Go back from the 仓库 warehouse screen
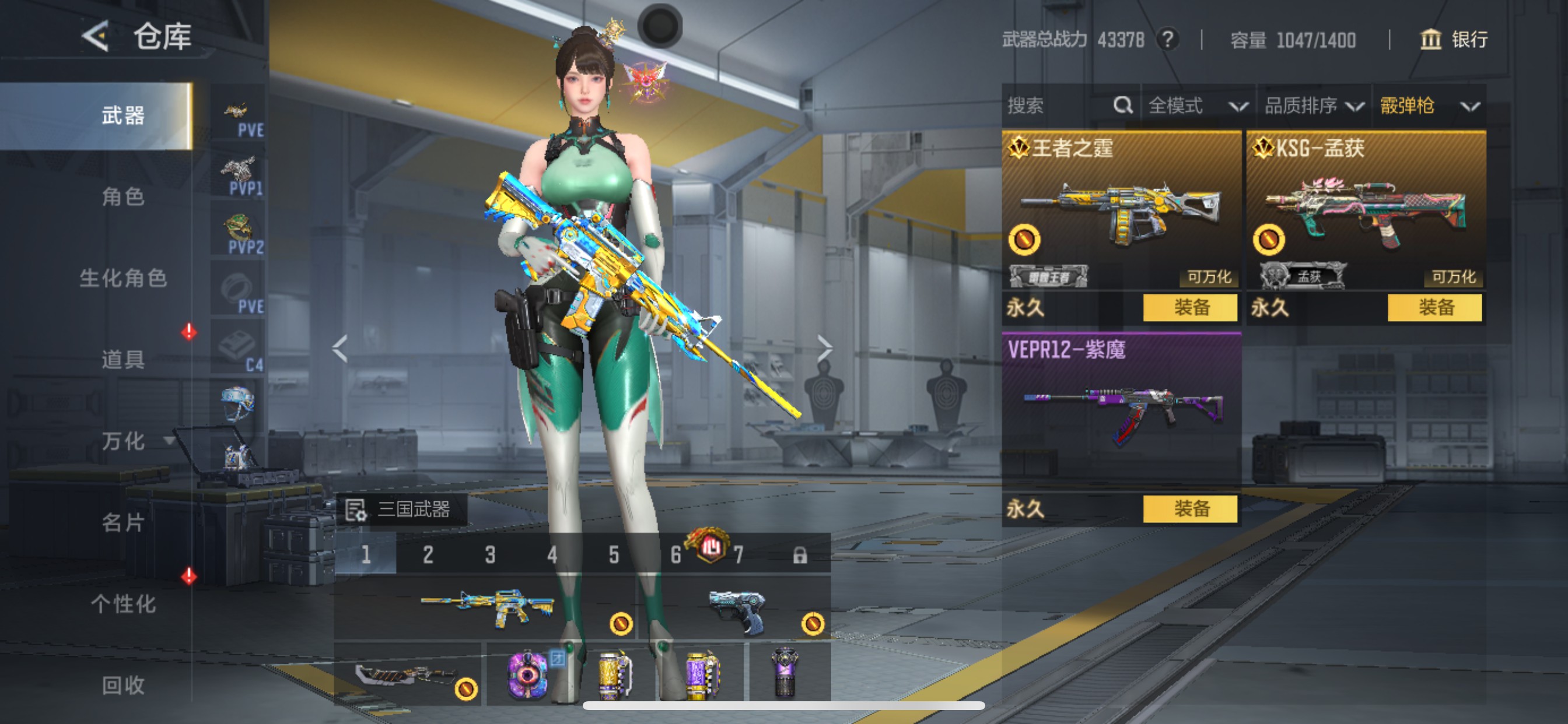Screen dimensions: 1568x724 click(96, 36)
